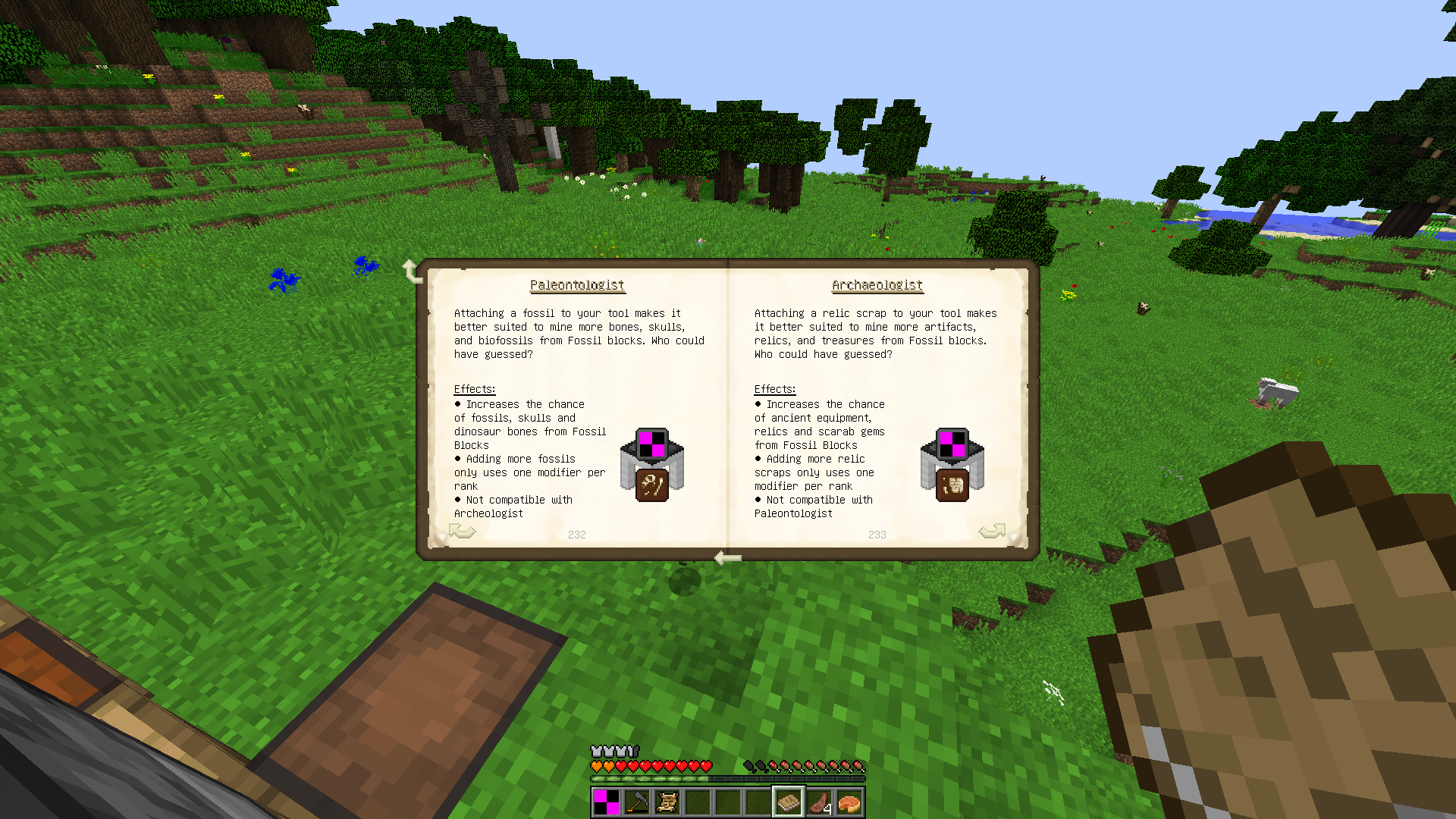Select the relic scrap item in the hotbar
This screenshot has height=819, width=1456.
667,802
